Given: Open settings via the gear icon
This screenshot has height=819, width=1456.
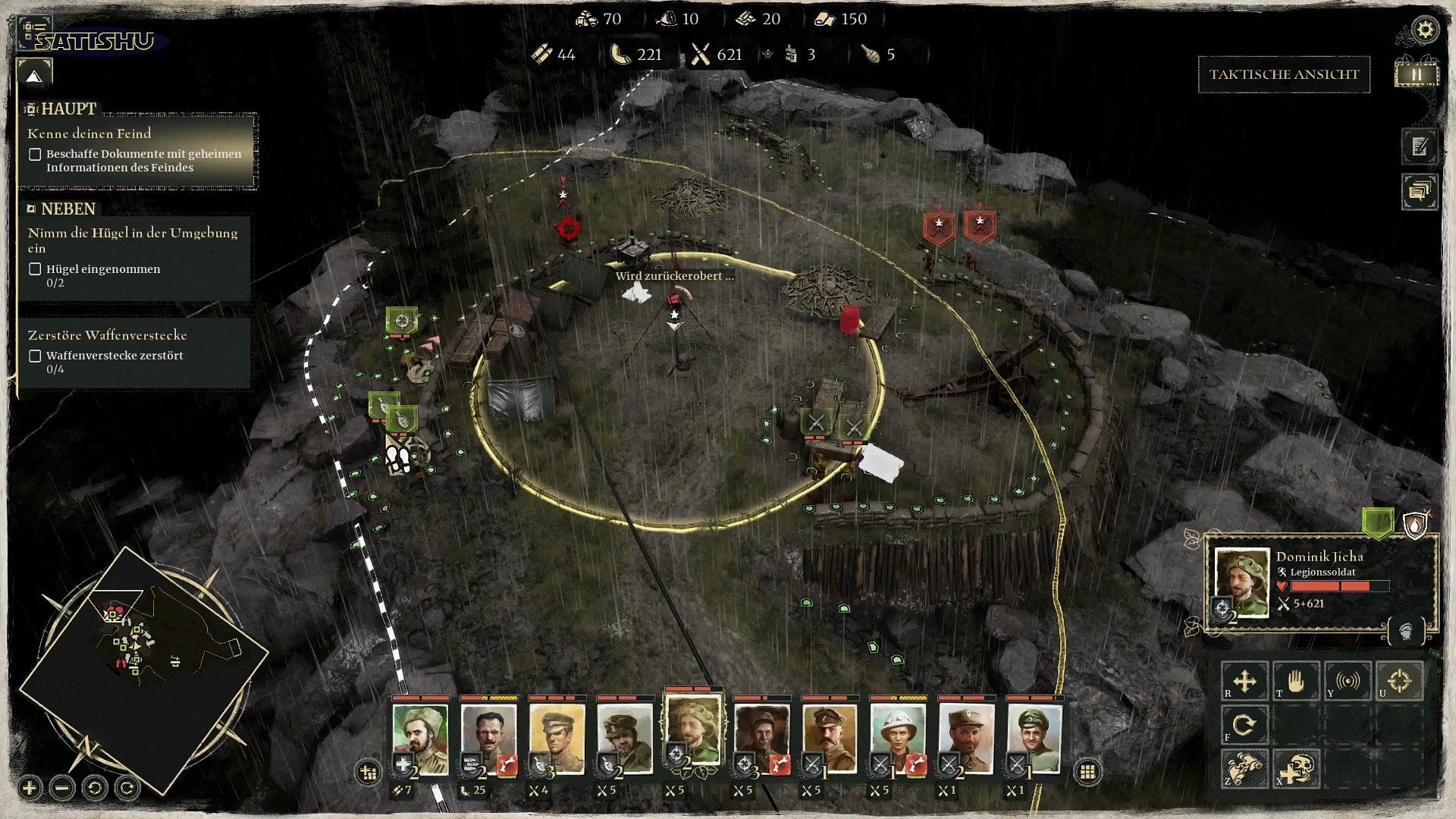Looking at the screenshot, I should coord(1425,30).
